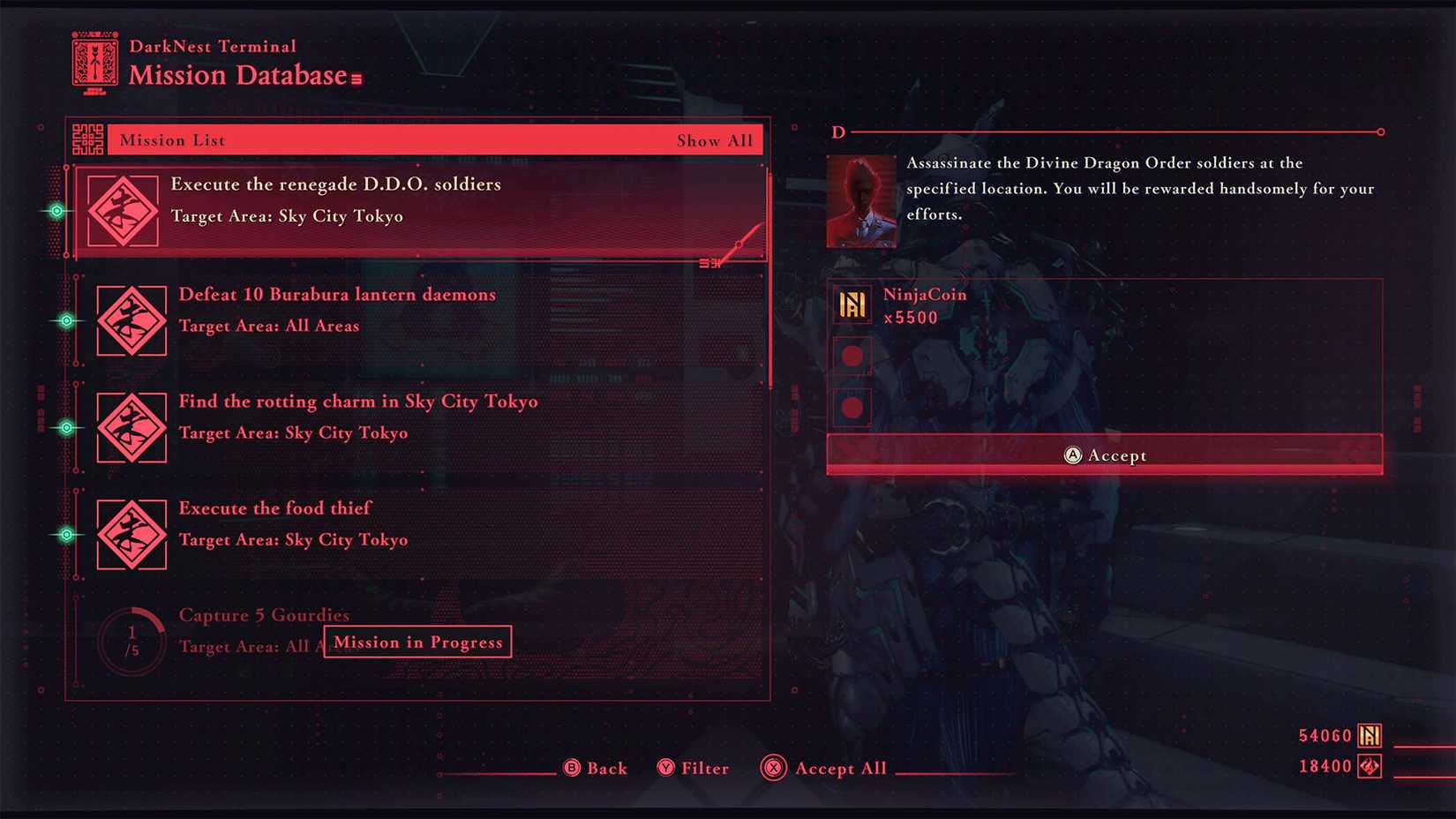The image size is (1456, 819).
Task: Click the Mission in Progress label
Action: pos(417,642)
